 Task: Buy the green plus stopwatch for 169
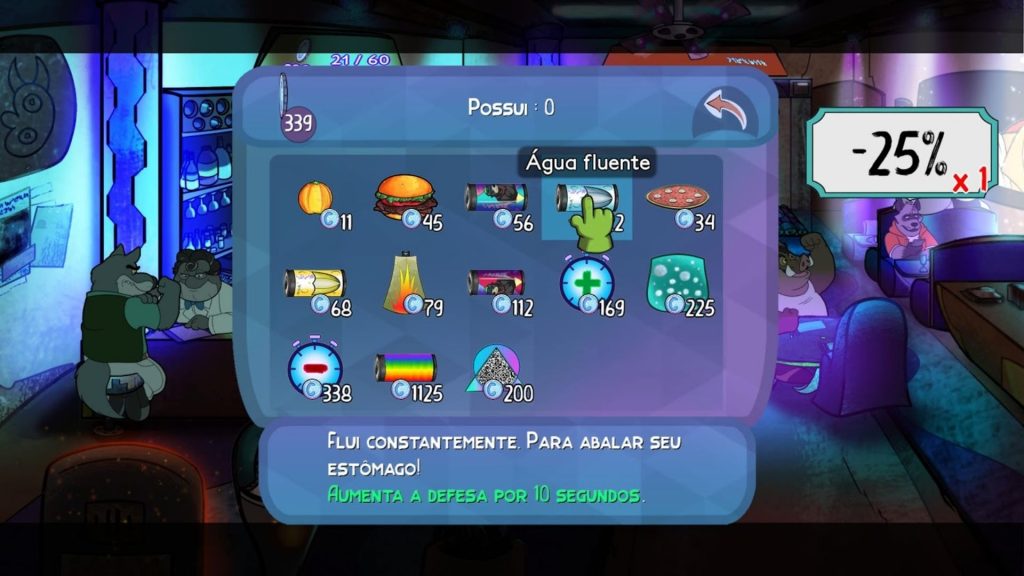tap(587, 285)
